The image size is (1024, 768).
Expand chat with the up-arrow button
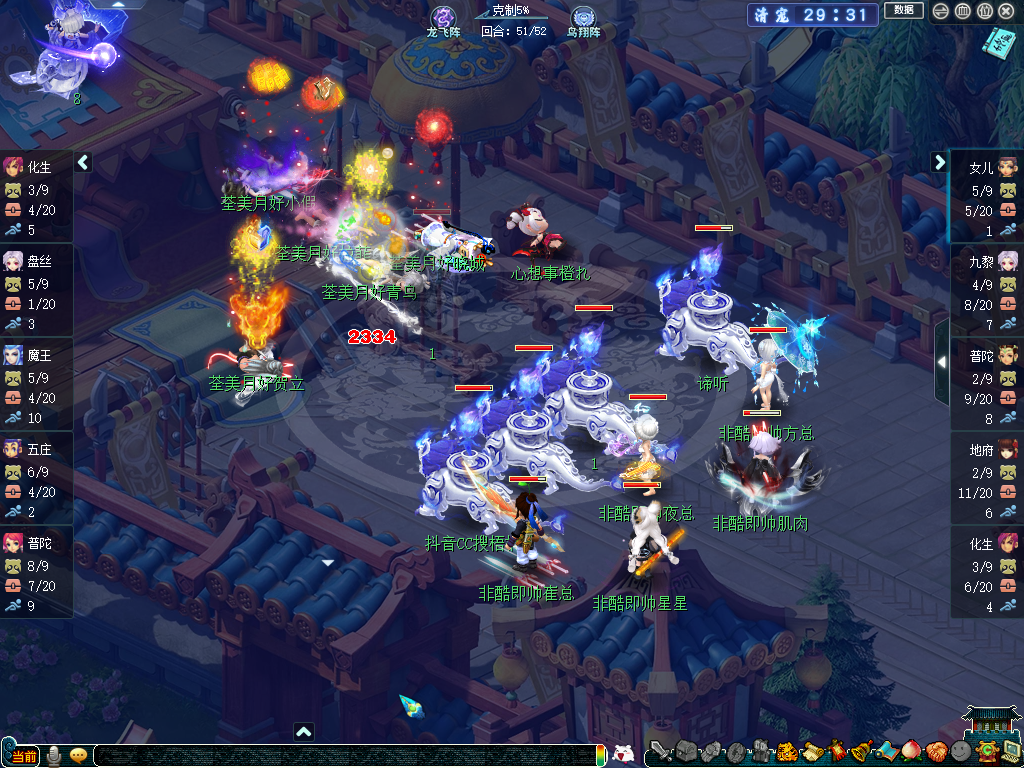pos(304,731)
